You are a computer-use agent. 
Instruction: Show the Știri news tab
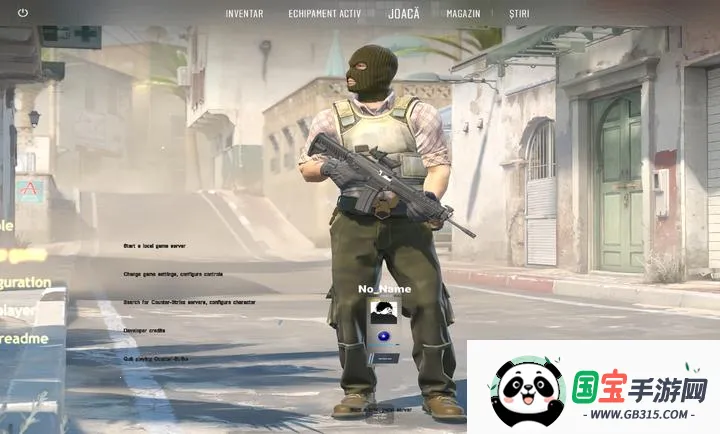click(519, 14)
